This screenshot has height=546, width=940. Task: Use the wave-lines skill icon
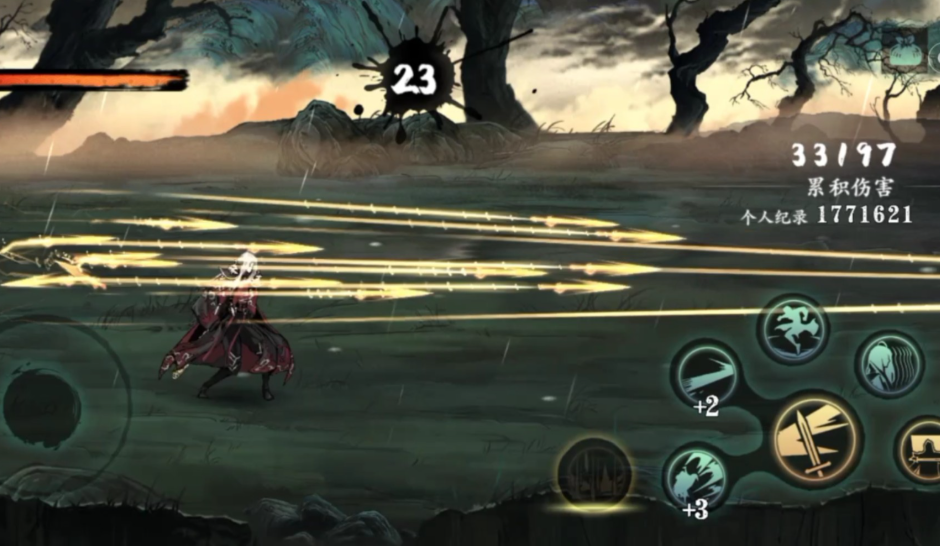(x=889, y=364)
